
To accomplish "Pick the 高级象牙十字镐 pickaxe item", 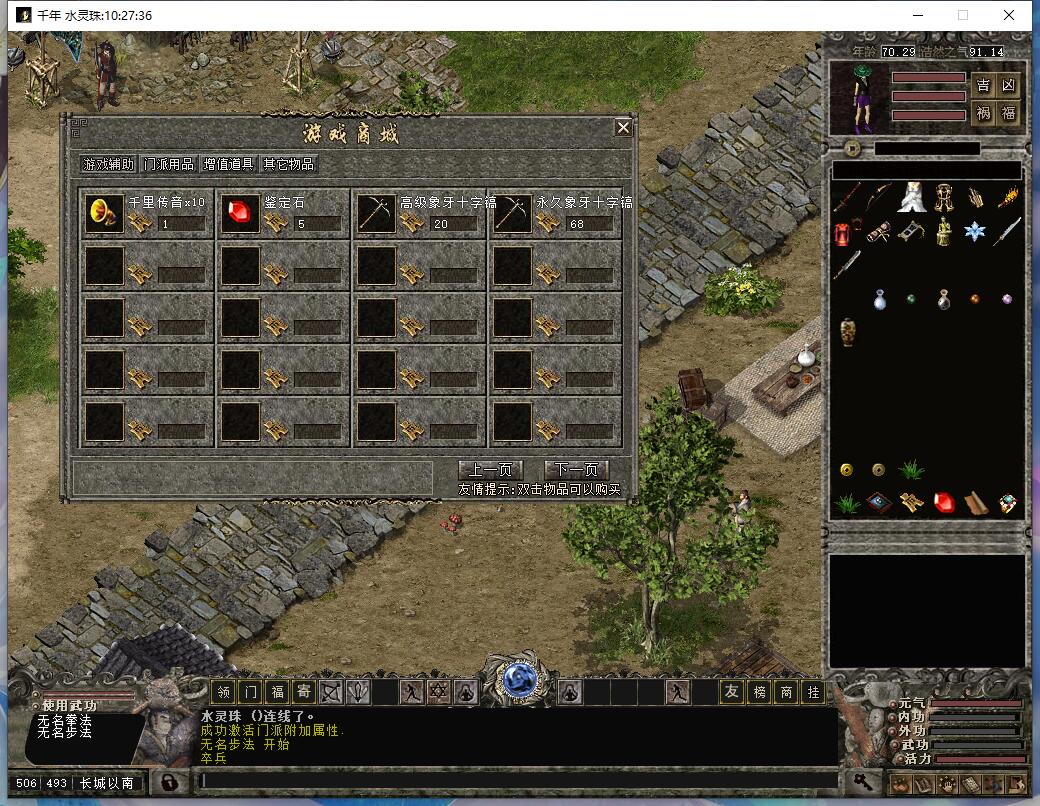I will click(x=376, y=213).
